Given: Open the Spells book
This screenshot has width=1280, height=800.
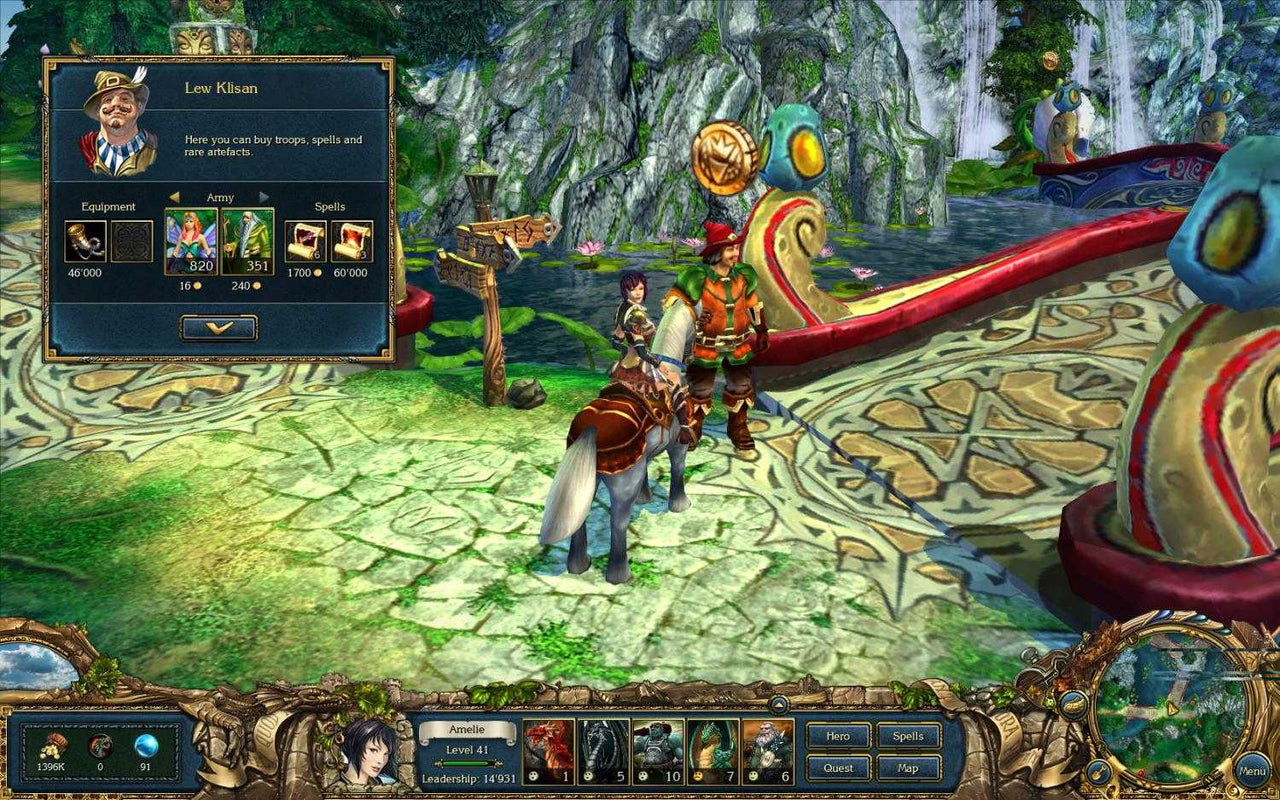Looking at the screenshot, I should click(908, 737).
